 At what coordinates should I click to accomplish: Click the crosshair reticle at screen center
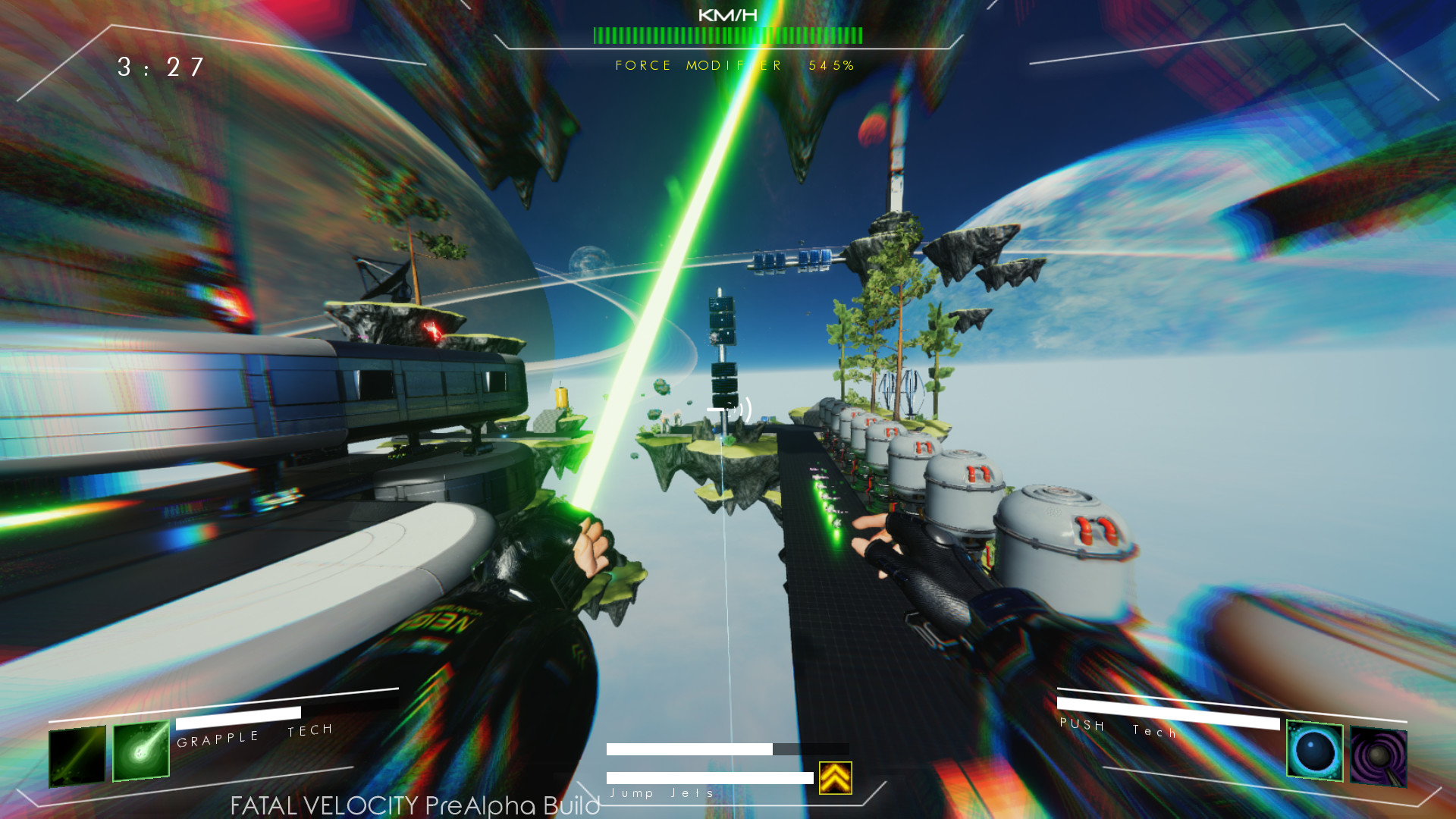[728, 409]
